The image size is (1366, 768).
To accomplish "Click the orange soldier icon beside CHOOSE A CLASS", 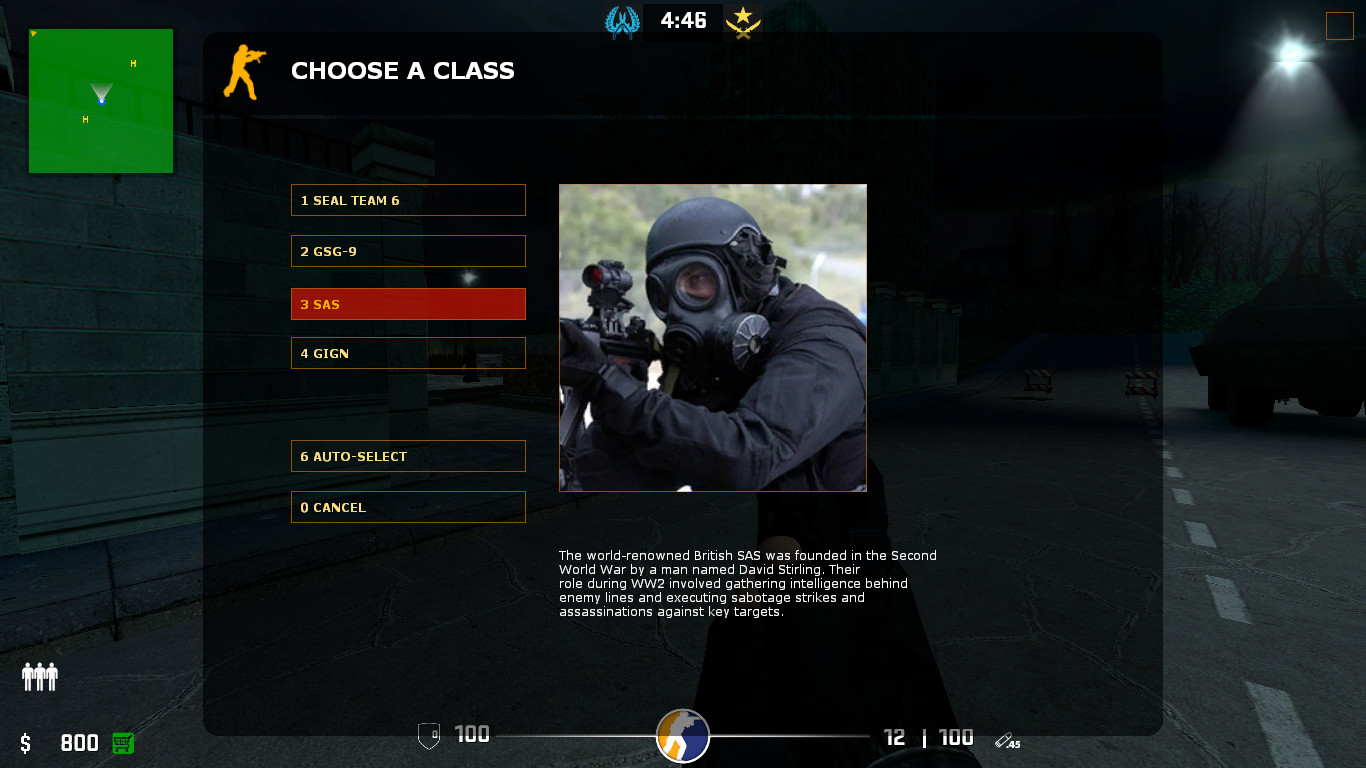I will tap(245, 70).
